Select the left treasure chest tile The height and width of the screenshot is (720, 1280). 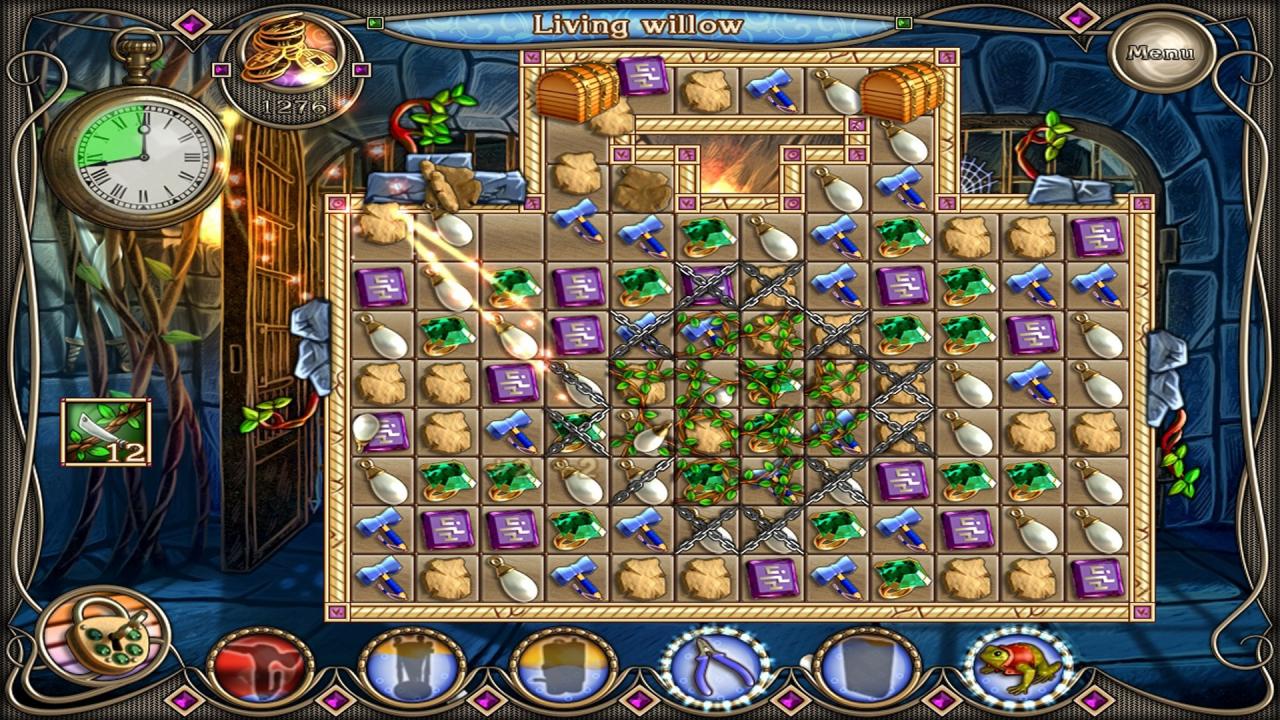577,92
